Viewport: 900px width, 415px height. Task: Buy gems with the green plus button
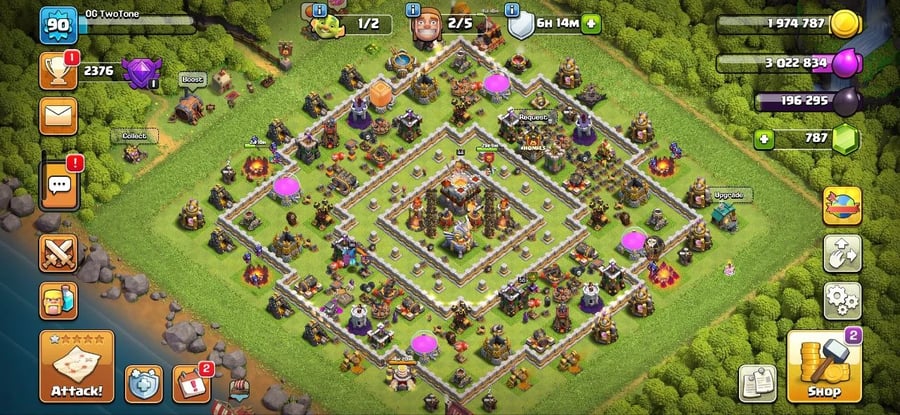click(x=764, y=138)
